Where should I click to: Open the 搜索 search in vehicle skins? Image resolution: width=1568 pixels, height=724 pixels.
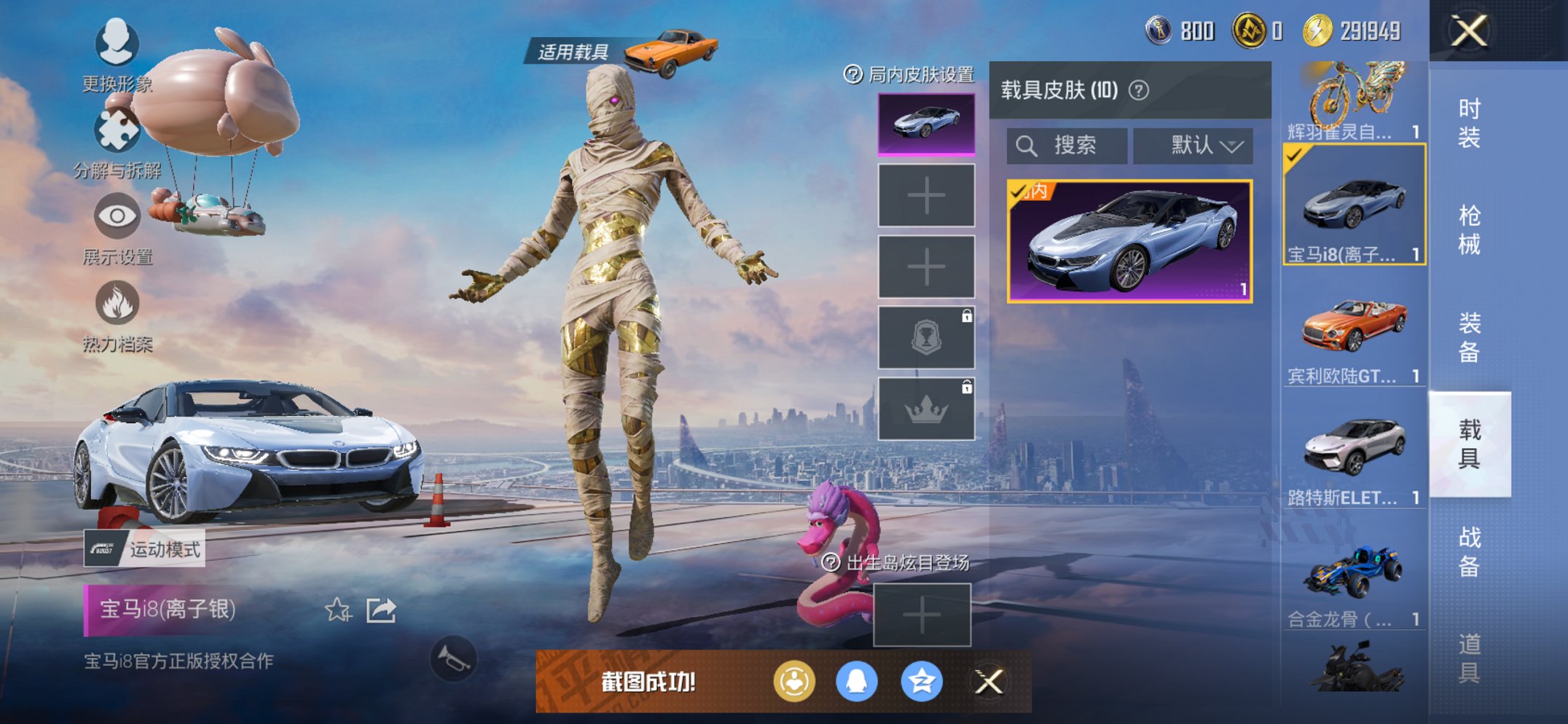1067,145
